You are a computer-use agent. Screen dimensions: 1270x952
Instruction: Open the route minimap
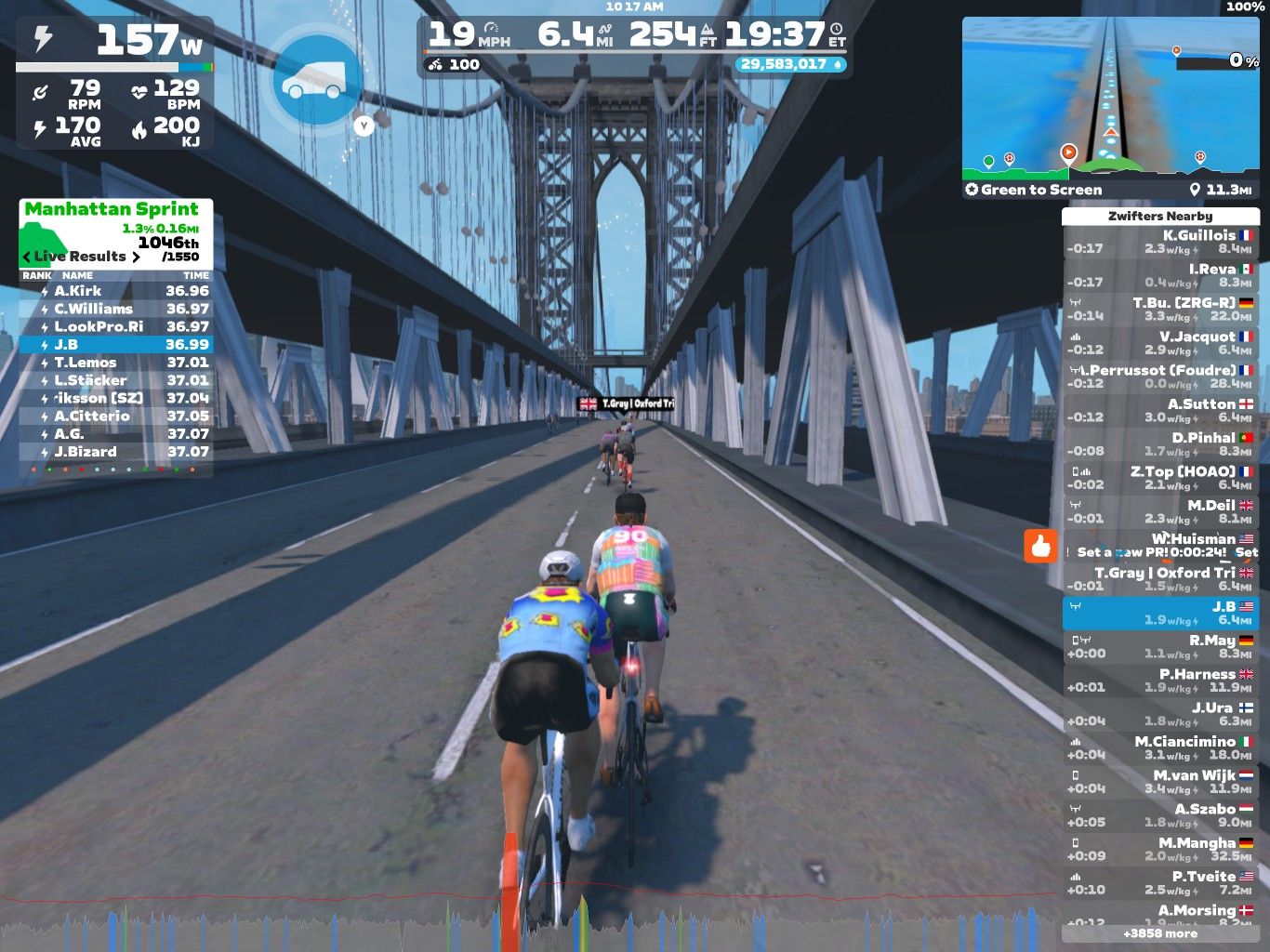point(1110,96)
